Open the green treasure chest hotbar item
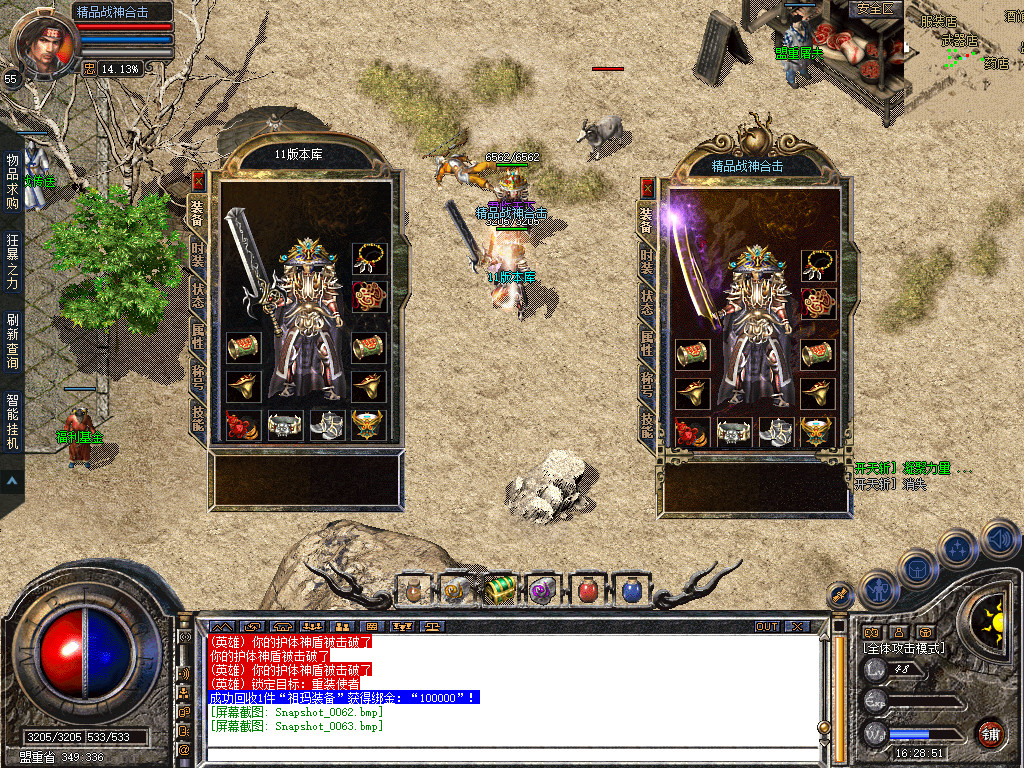Image resolution: width=1024 pixels, height=768 pixels. point(499,590)
